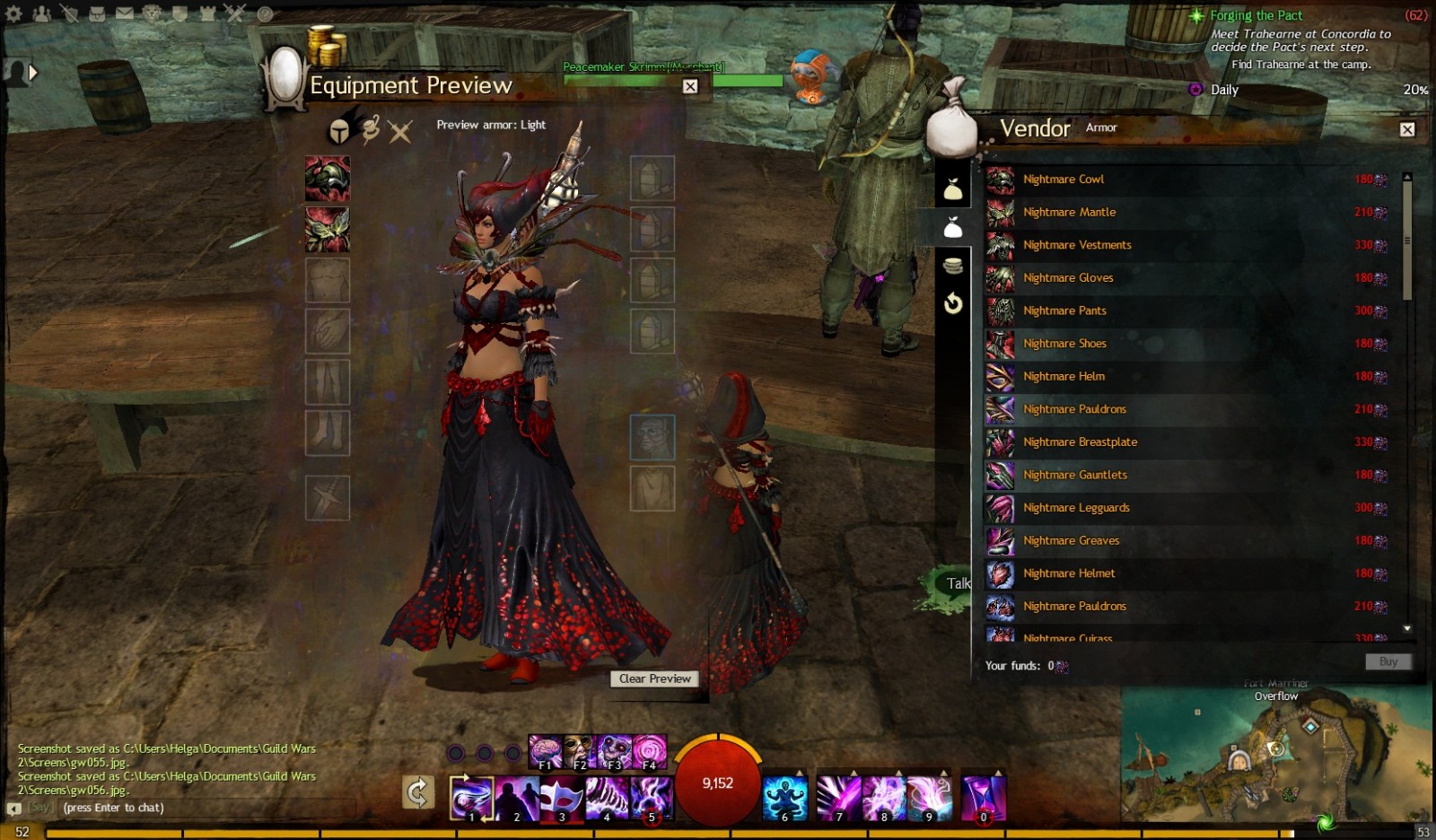
Task: Select the previewed shoulder armor slot
Action: point(328,230)
